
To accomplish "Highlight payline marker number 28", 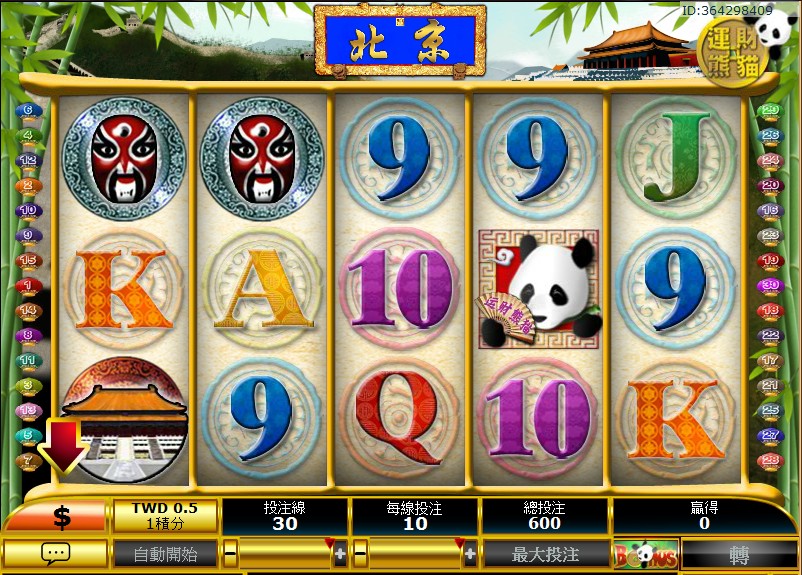I will (x=770, y=460).
